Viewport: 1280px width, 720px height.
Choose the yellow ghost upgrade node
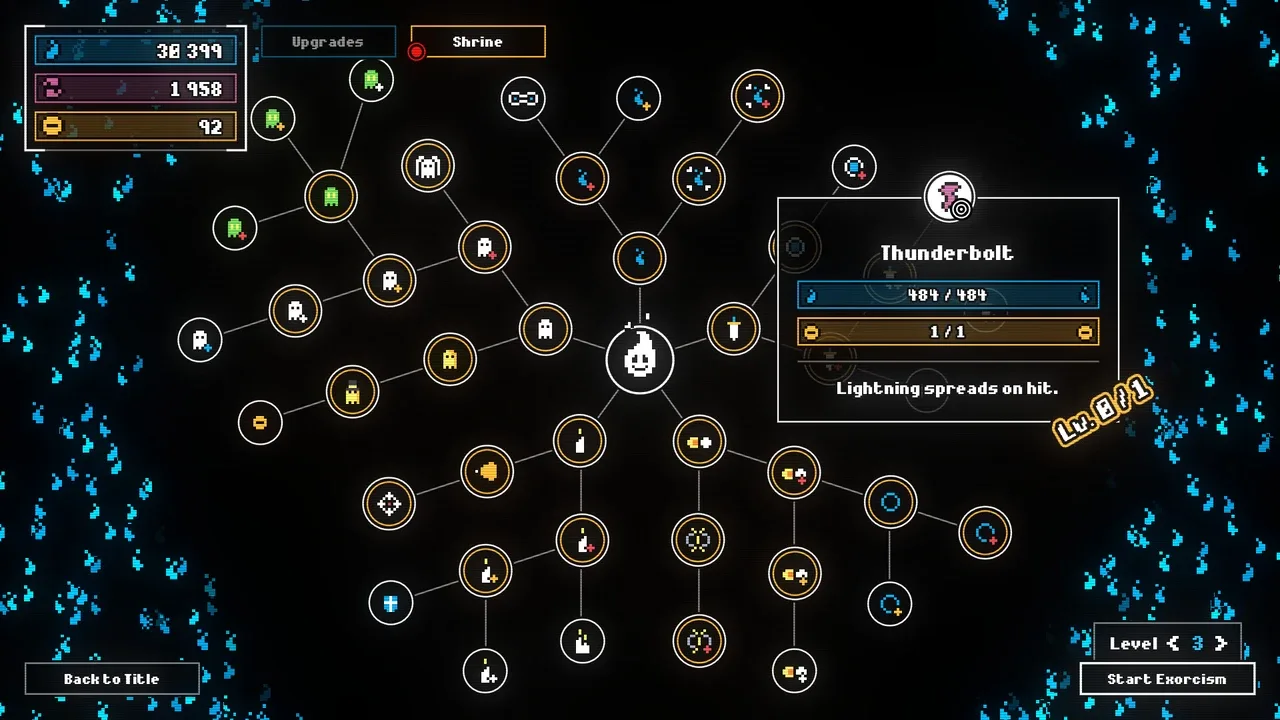(x=449, y=359)
